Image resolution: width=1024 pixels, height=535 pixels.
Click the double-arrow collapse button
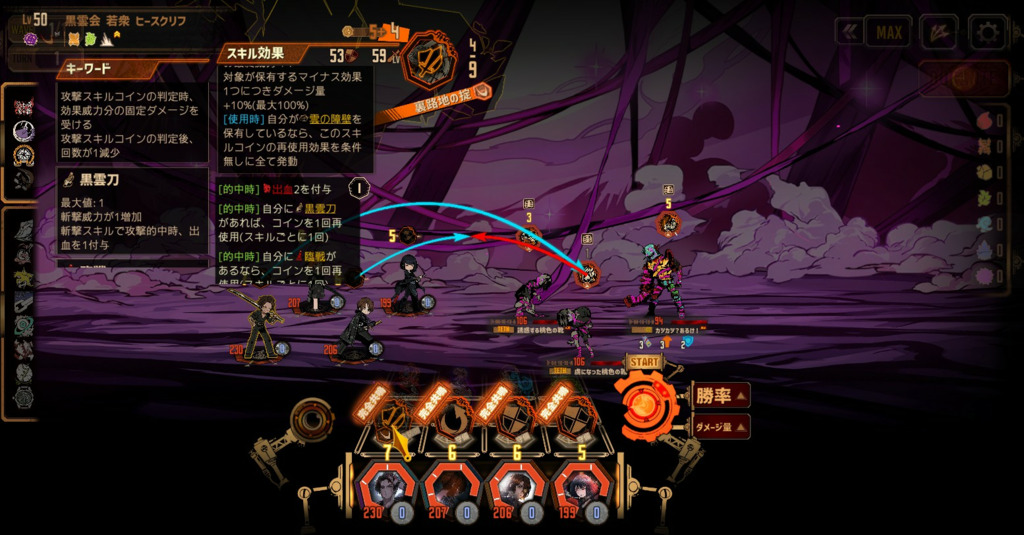coord(849,32)
